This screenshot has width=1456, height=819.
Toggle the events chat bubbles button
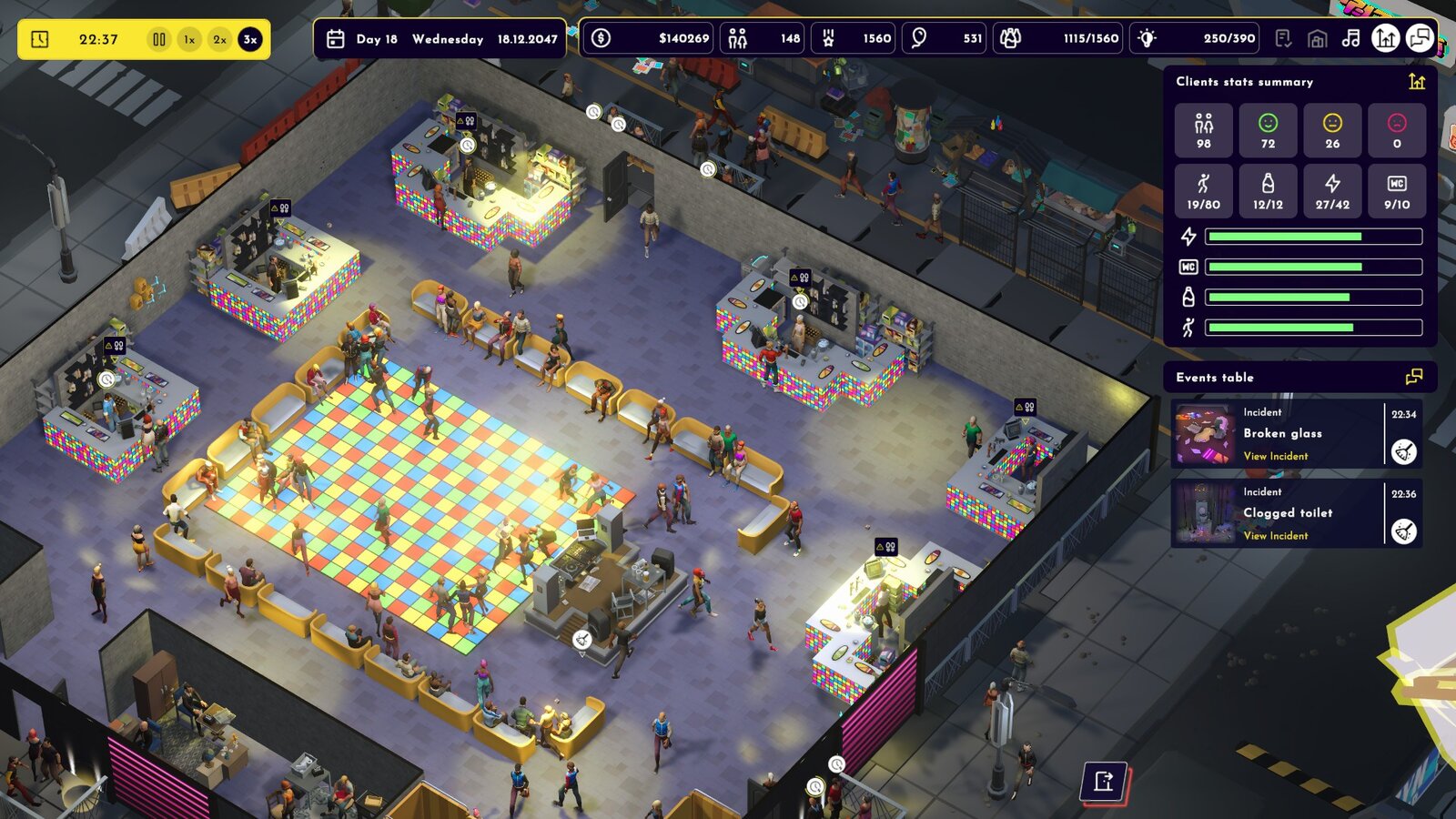1420,38
